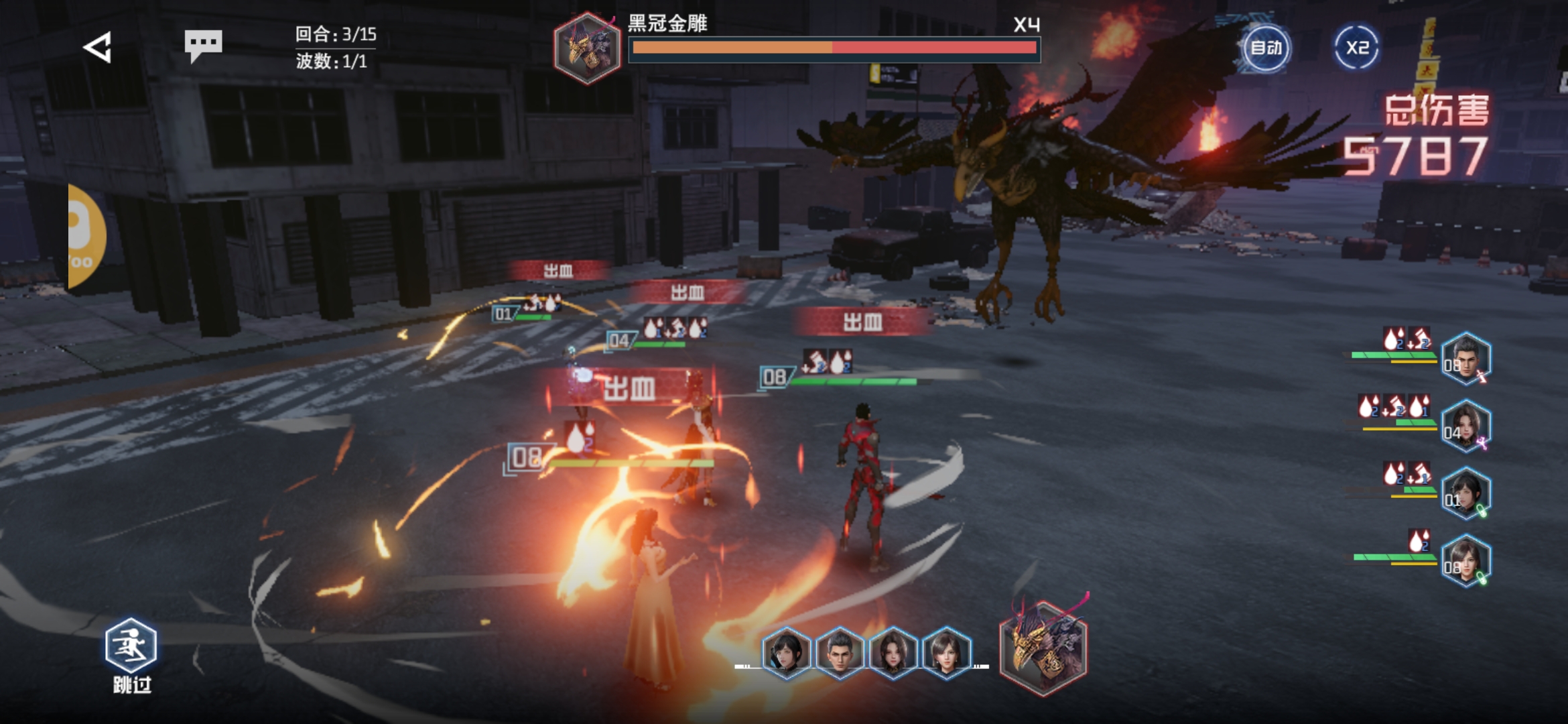Image resolution: width=1568 pixels, height=724 pixels.
Task: Select the 黑冠金雕 boss portrait beside health bar
Action: 588,48
